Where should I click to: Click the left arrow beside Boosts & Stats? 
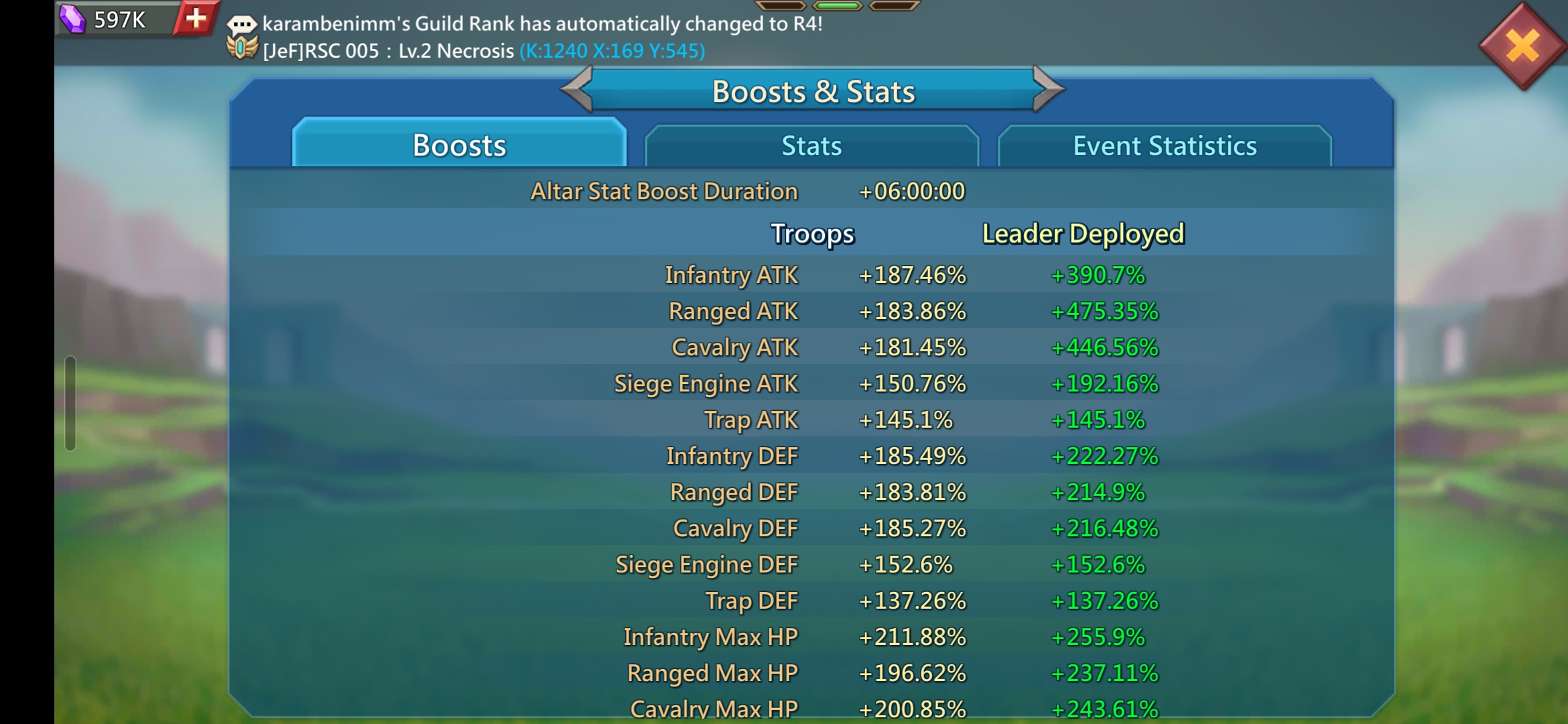pos(577,90)
